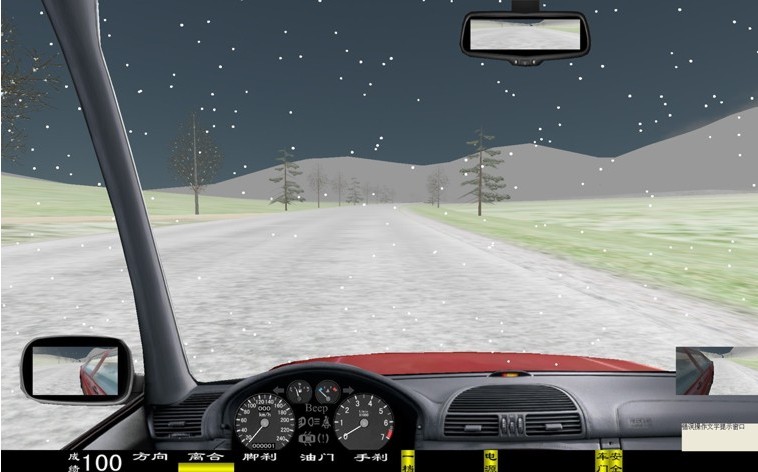Click the 方向 steering label
The height and width of the screenshot is (472, 758).
(150, 457)
